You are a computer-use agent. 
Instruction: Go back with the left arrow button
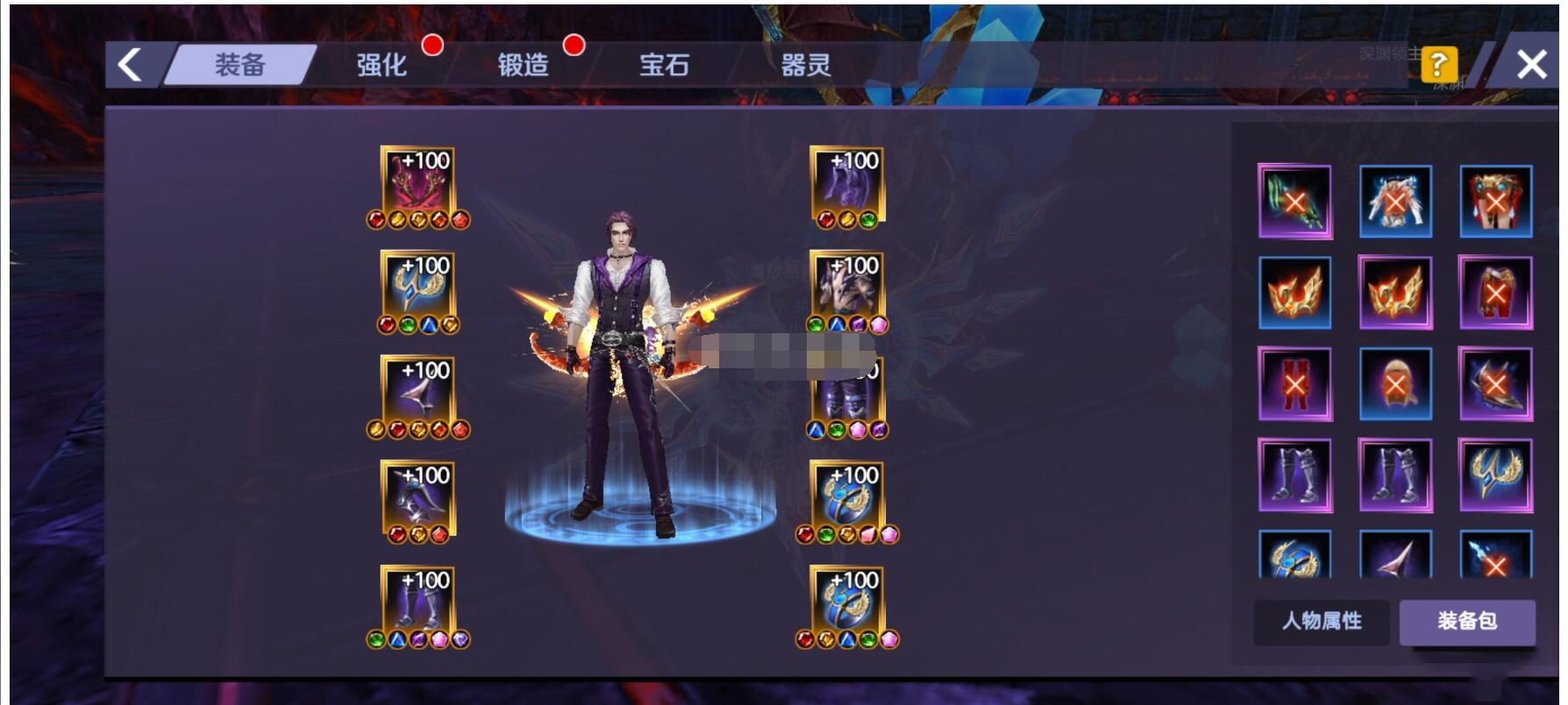131,65
